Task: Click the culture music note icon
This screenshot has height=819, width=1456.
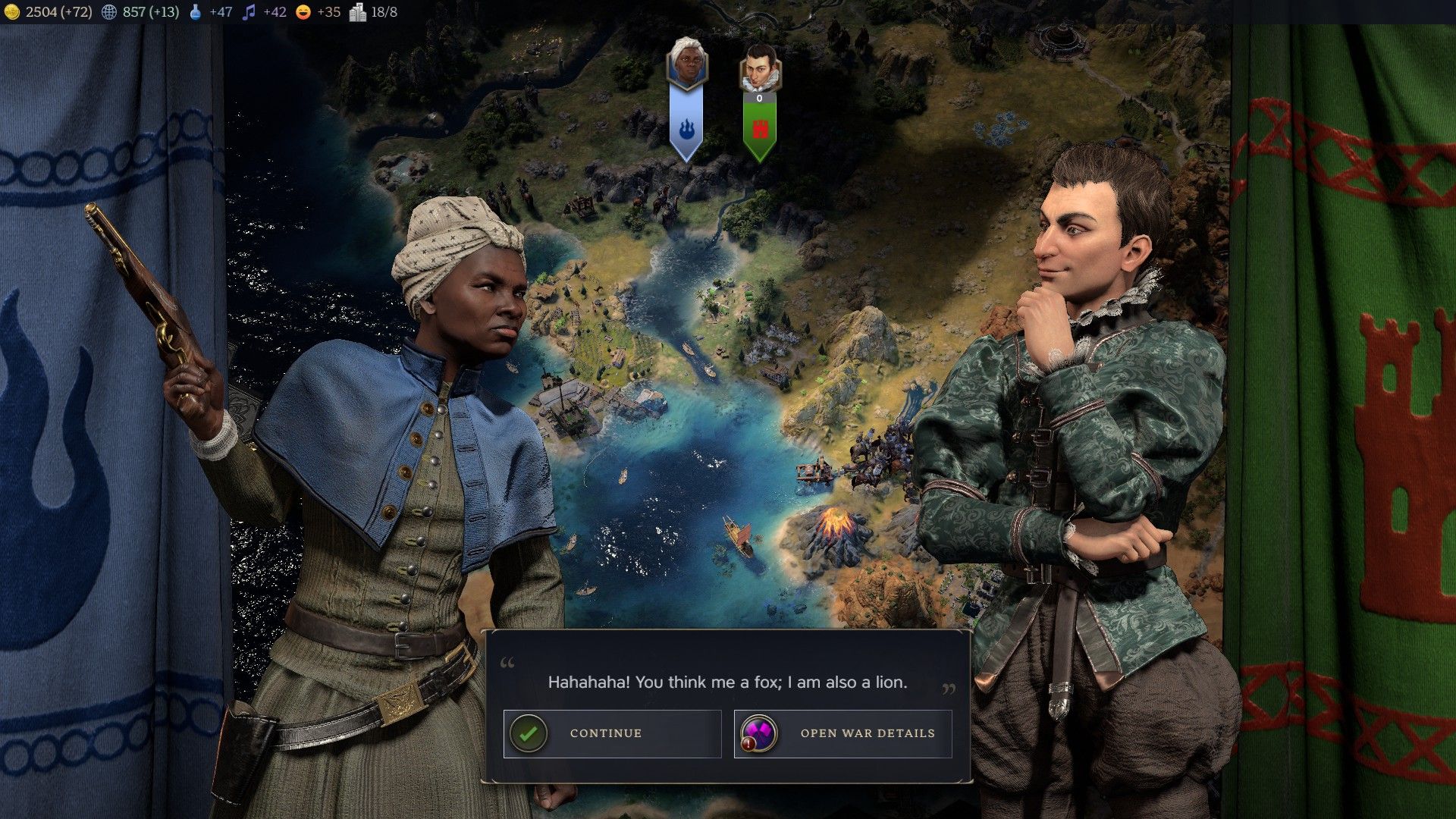Action: pyautogui.click(x=247, y=12)
